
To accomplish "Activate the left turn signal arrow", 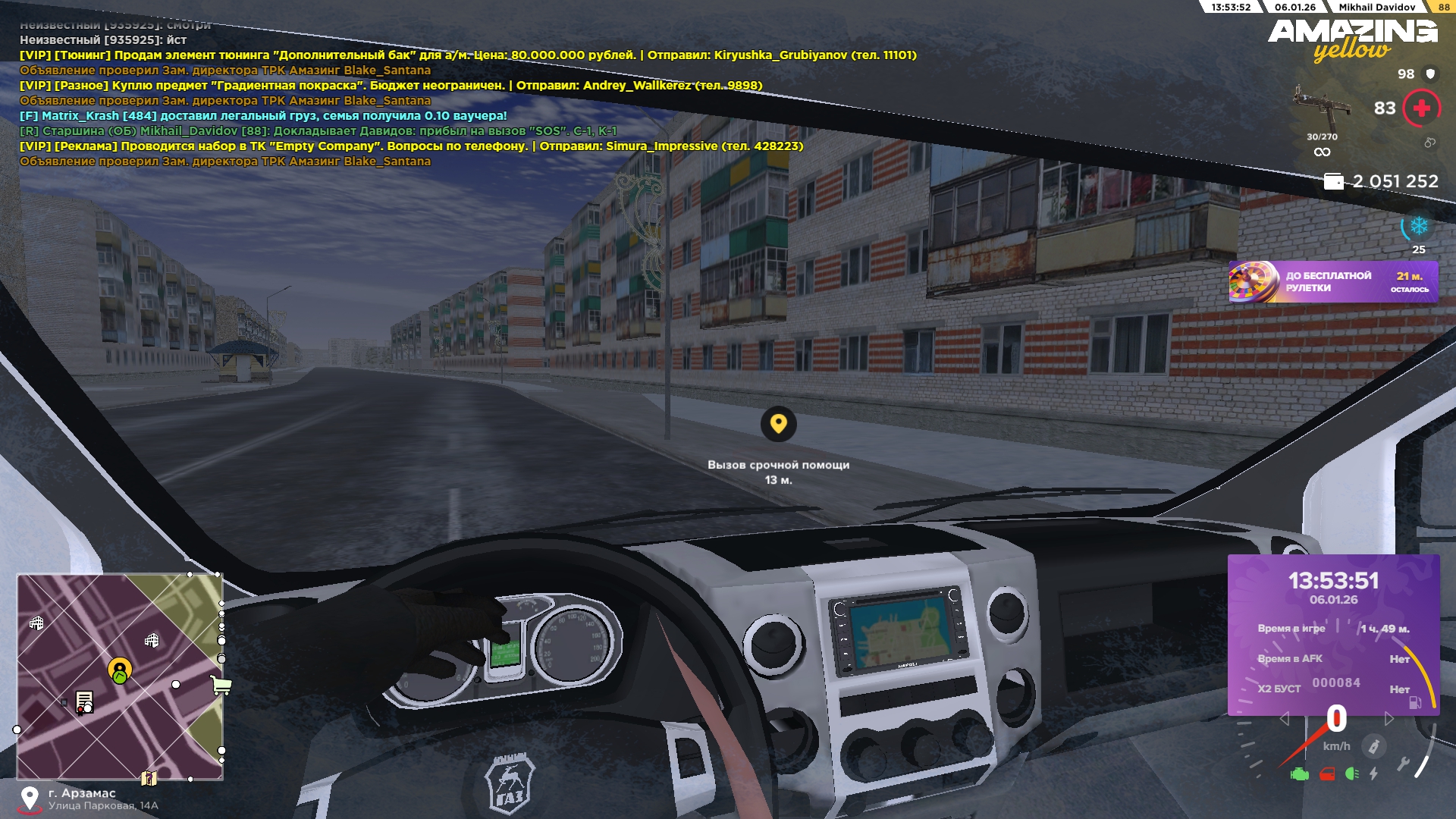I will point(1284,719).
